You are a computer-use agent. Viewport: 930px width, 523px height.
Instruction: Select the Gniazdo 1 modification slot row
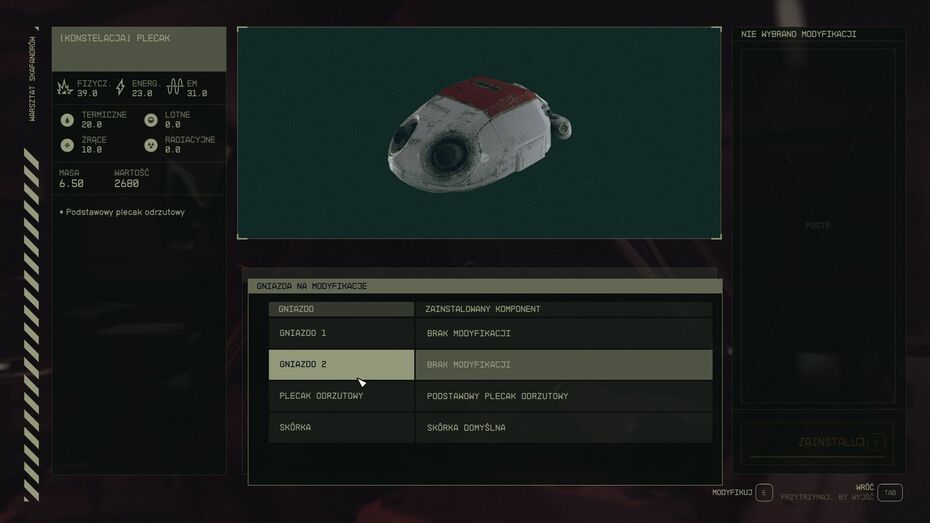490,333
